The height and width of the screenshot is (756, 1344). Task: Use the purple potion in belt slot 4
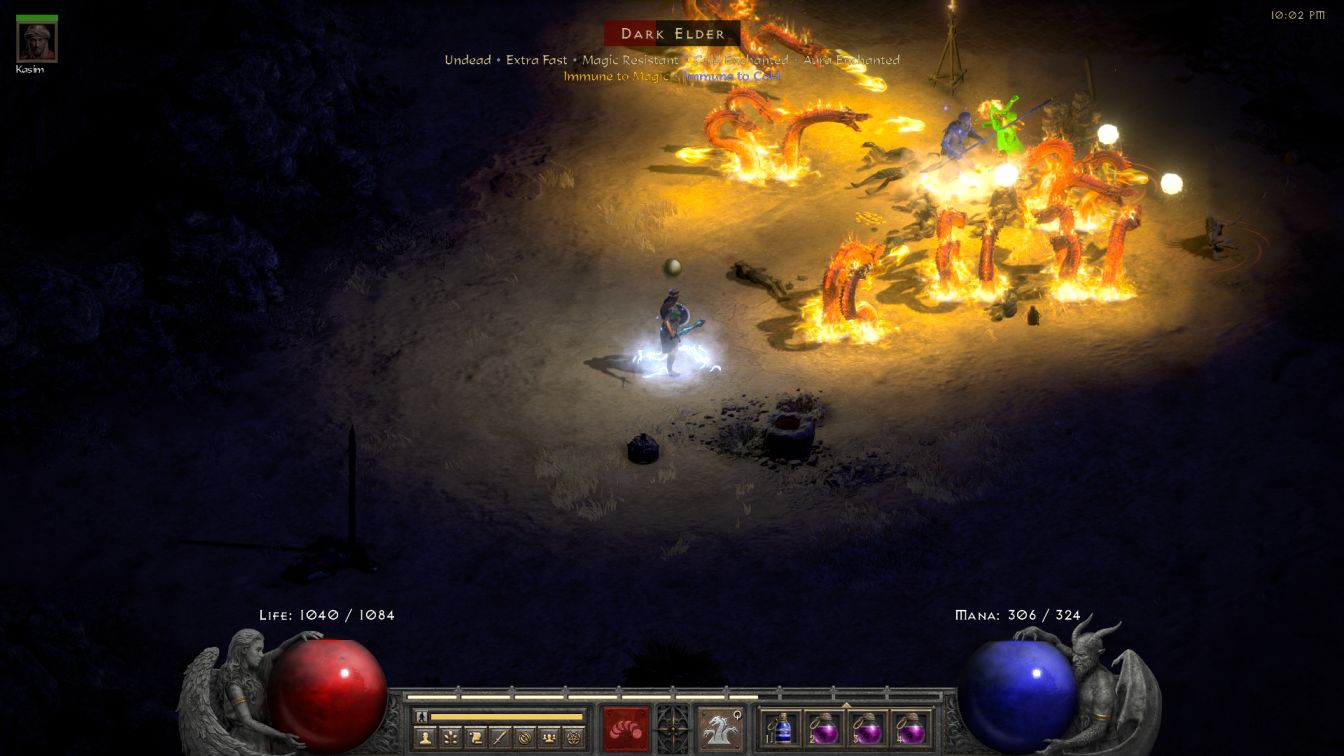pos(909,728)
